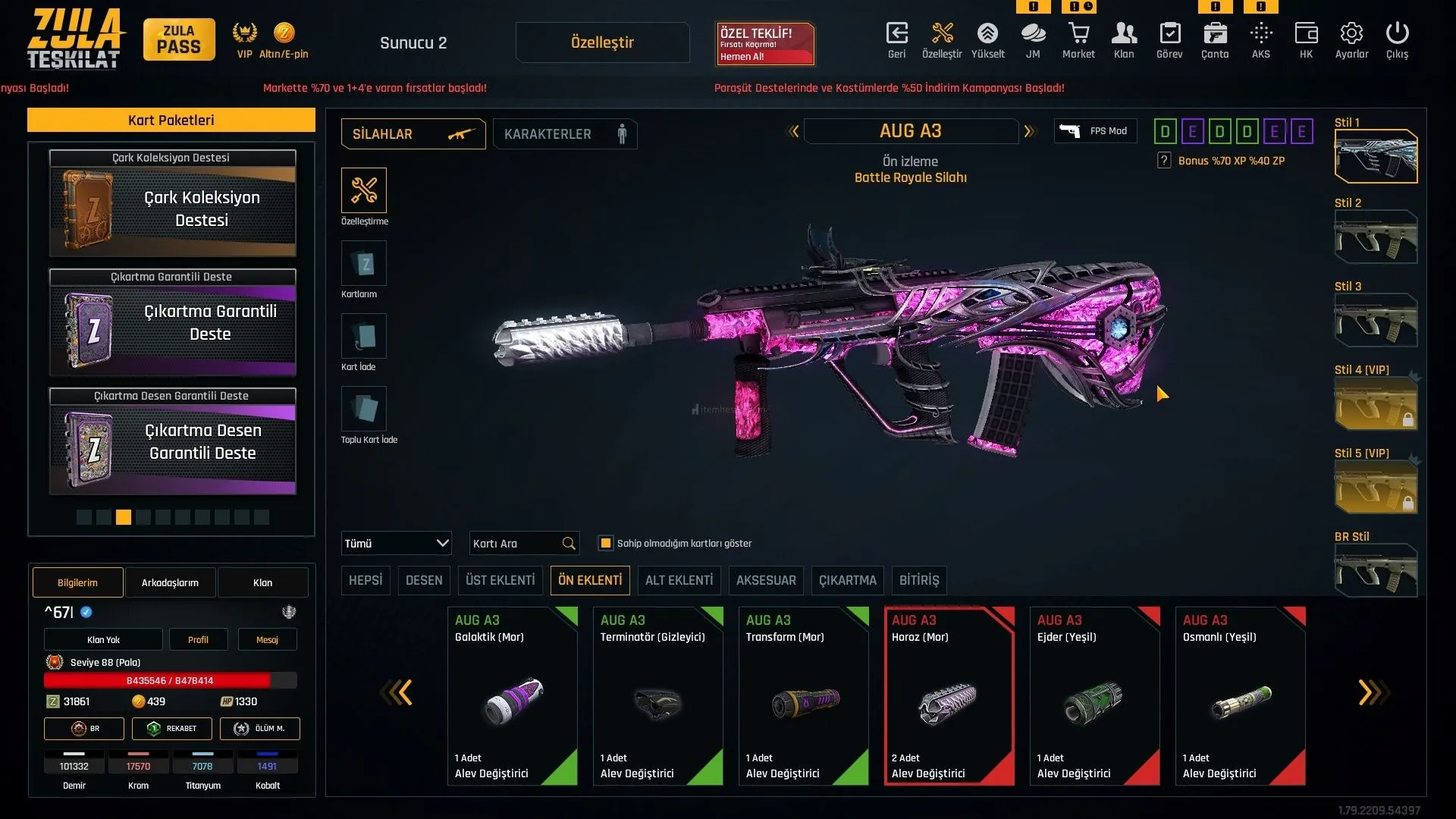Image resolution: width=1456 pixels, height=819 pixels.
Task: Open the Zula Pass button
Action: tap(179, 39)
